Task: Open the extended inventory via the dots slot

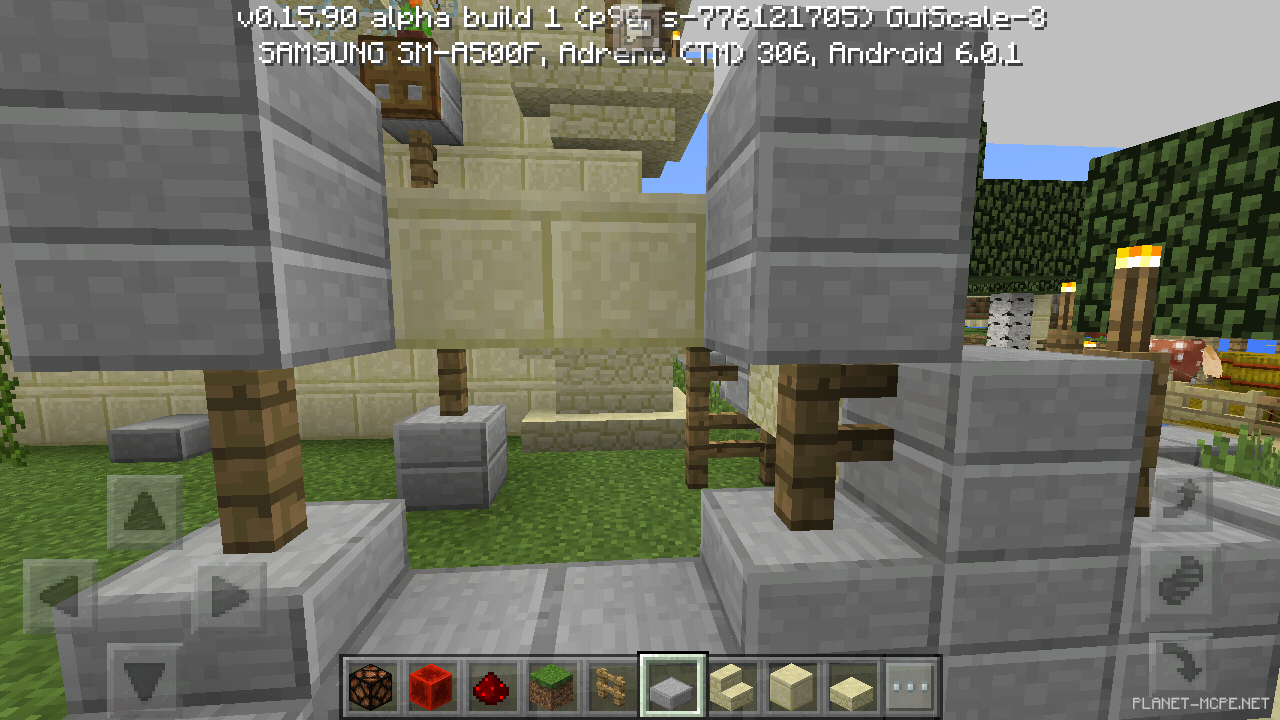Action: [x=908, y=685]
